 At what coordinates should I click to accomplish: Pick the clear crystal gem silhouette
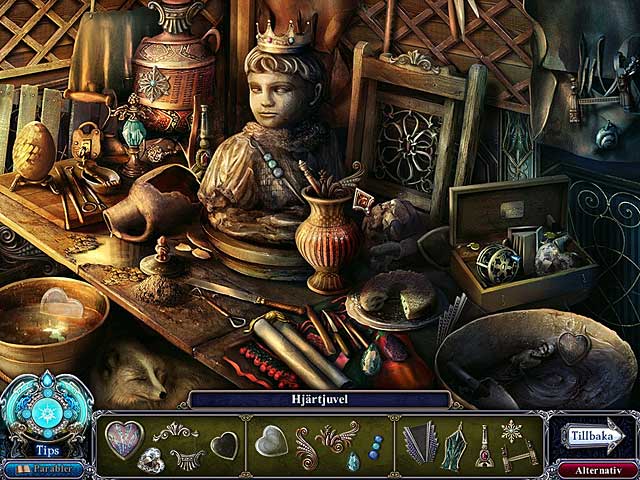(x=152, y=459)
